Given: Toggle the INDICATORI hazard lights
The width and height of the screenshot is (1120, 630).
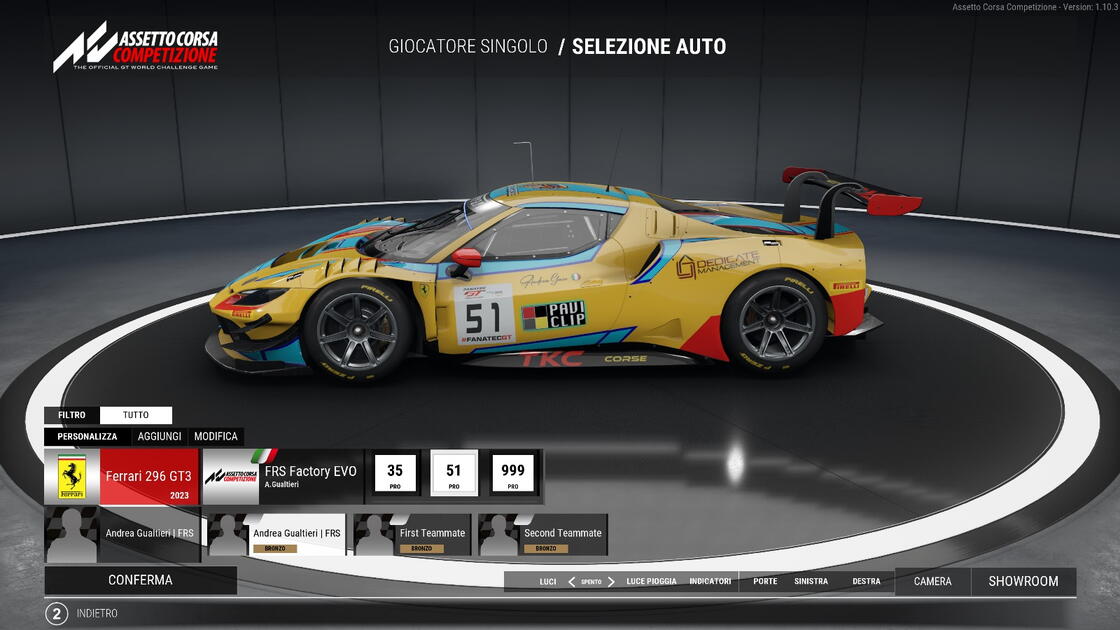Looking at the screenshot, I should pos(710,582).
